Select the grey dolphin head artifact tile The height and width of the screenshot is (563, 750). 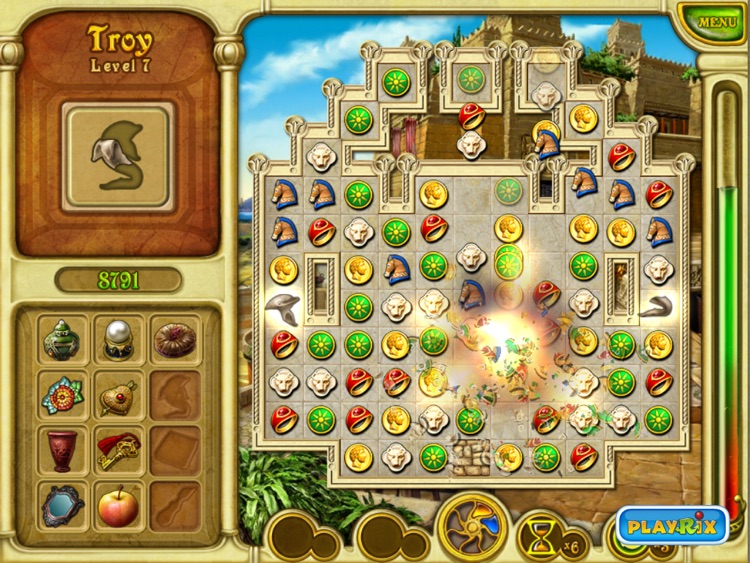point(284,307)
